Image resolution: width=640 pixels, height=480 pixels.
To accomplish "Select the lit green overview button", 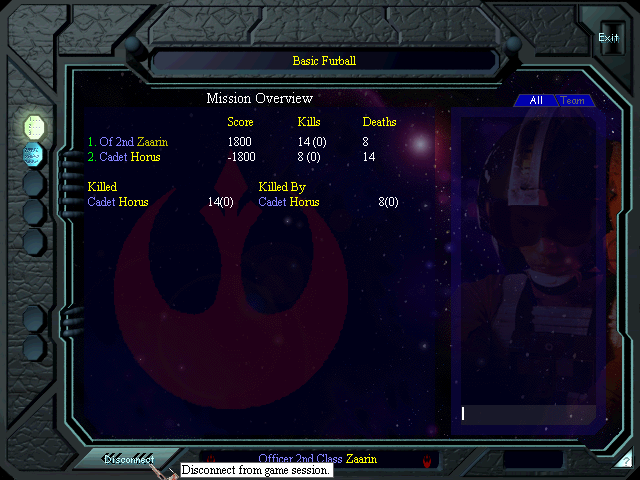I will click(34, 126).
